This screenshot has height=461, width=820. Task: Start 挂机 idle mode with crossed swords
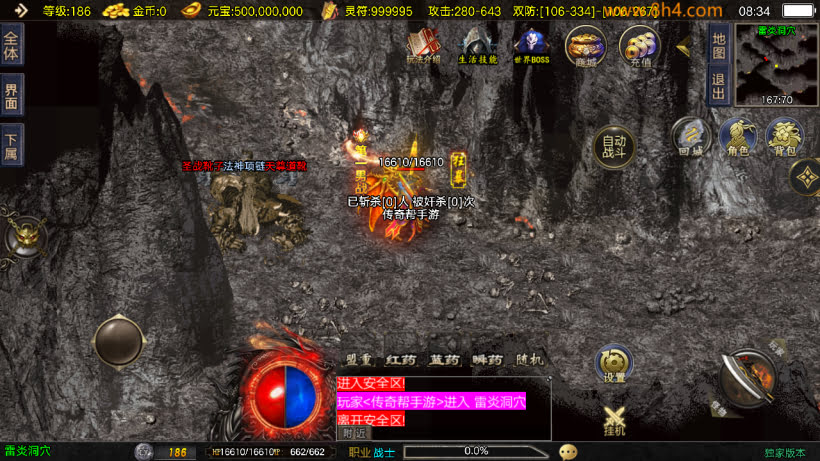[x=615, y=420]
